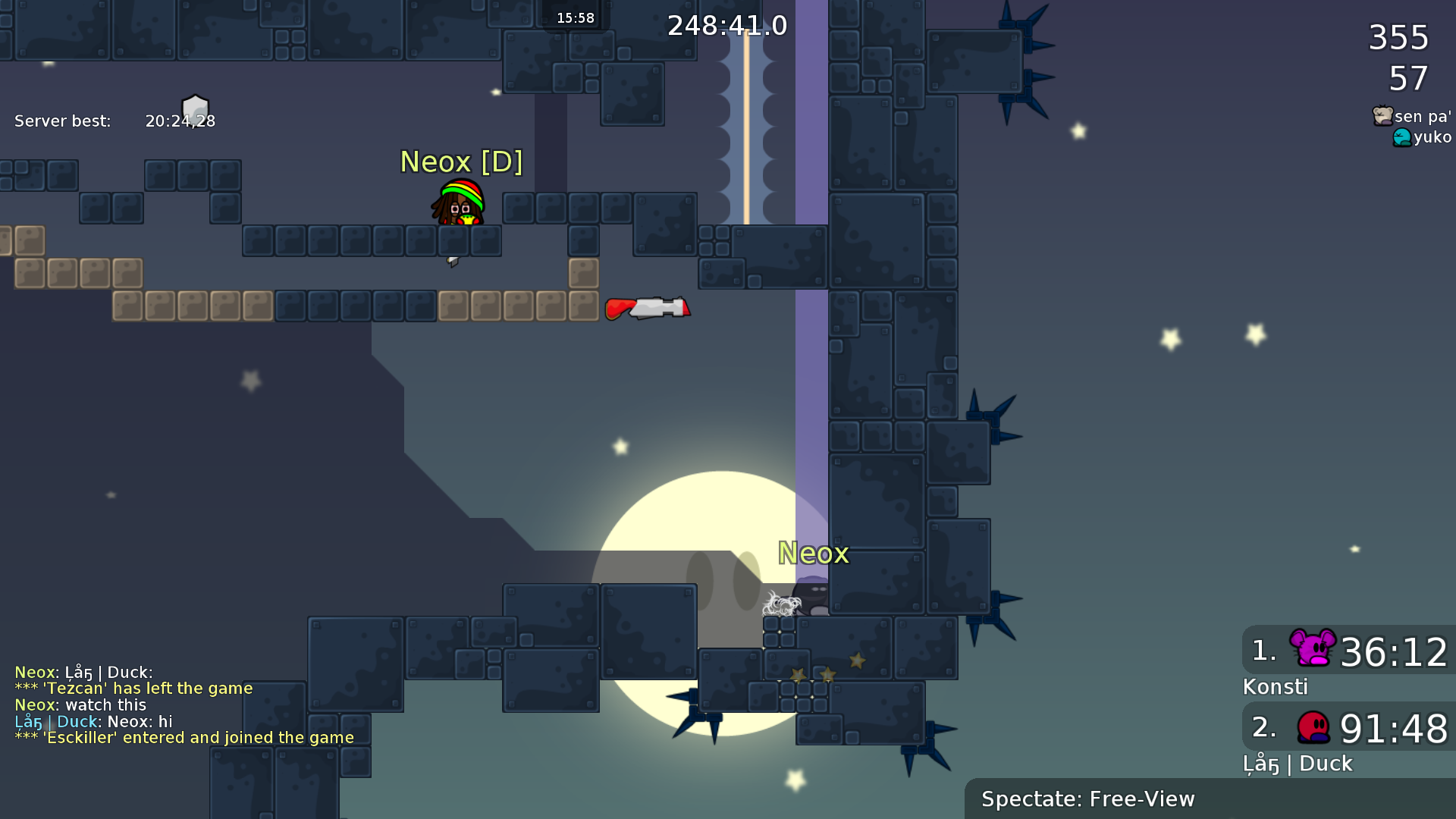Click yuko's teal tee avatar
The width and height of the screenshot is (1456, 819).
pos(1404,137)
